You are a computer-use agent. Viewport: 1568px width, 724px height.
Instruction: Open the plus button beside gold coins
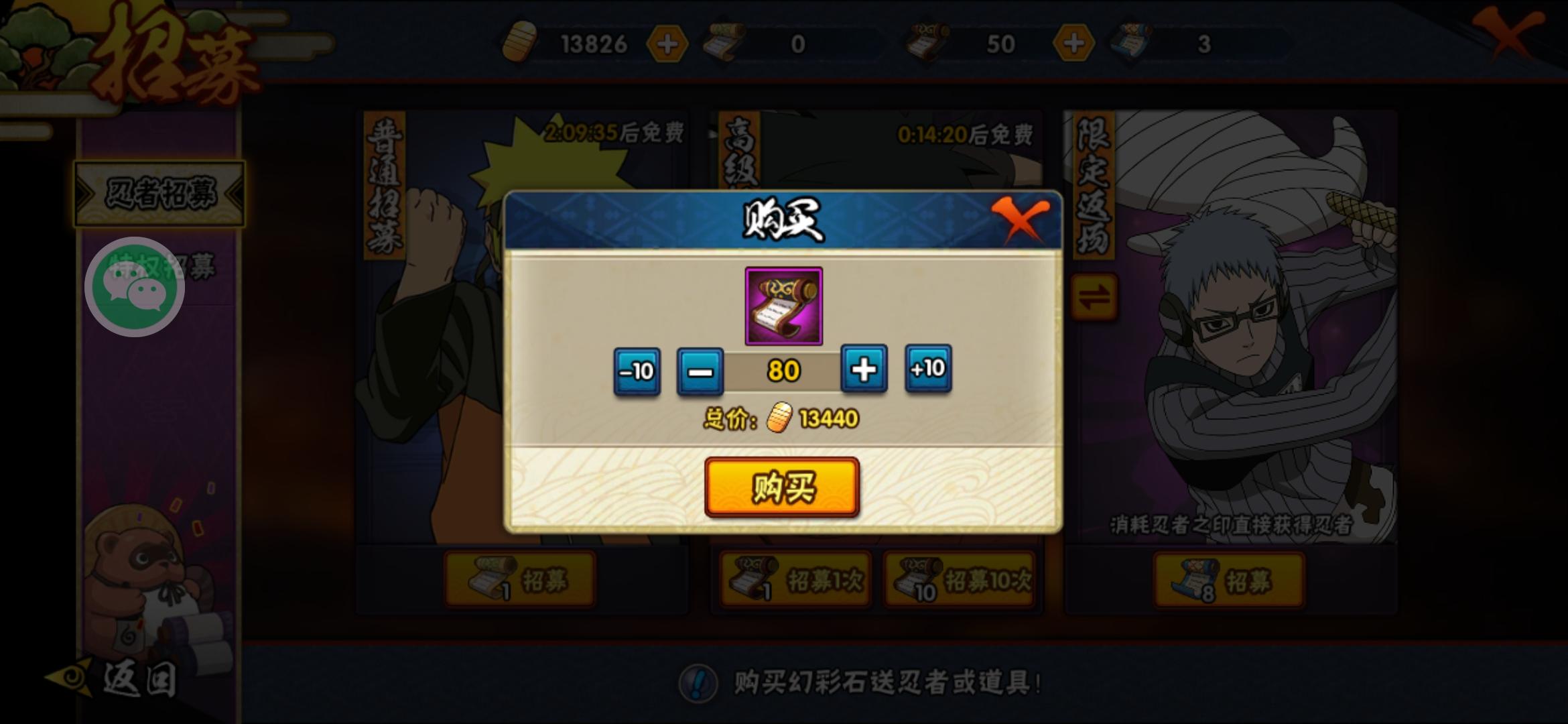668,42
